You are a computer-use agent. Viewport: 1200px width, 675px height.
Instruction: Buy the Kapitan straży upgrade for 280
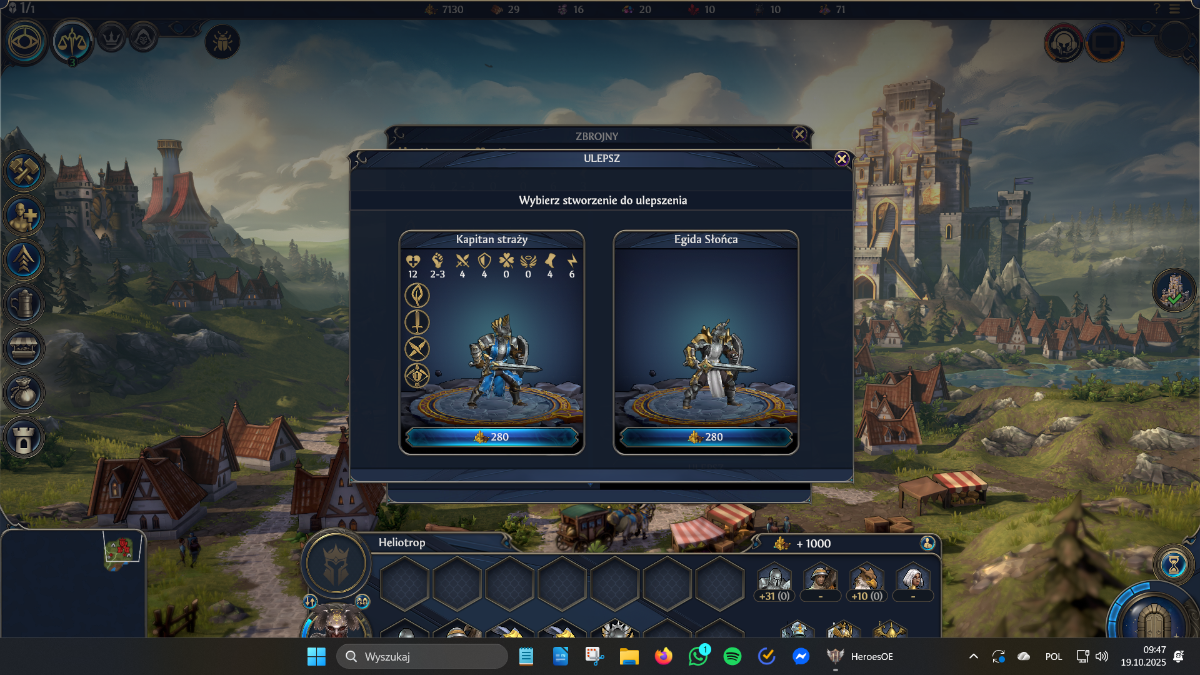click(491, 437)
